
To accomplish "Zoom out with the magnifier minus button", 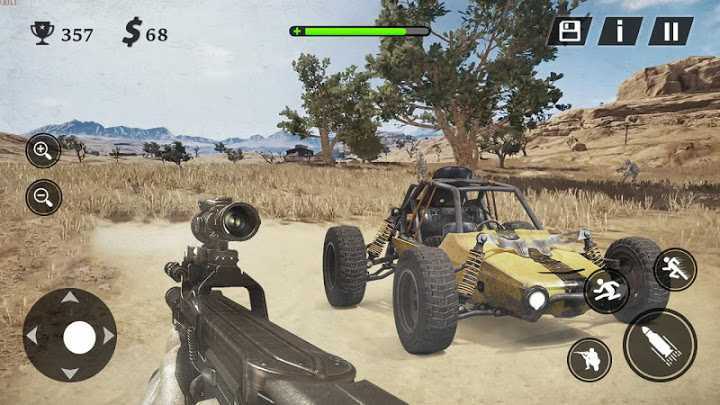I will [42, 197].
